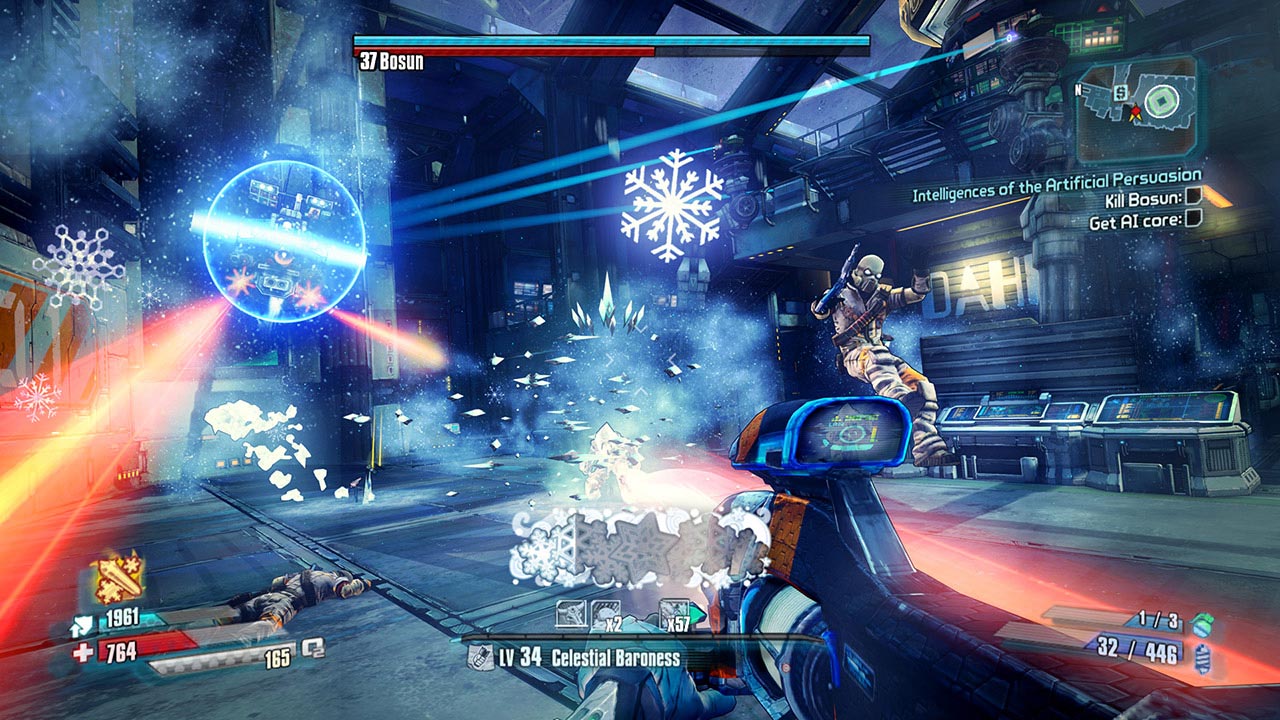Open the minimap in the corner
1280x720 pixels.
1137,110
